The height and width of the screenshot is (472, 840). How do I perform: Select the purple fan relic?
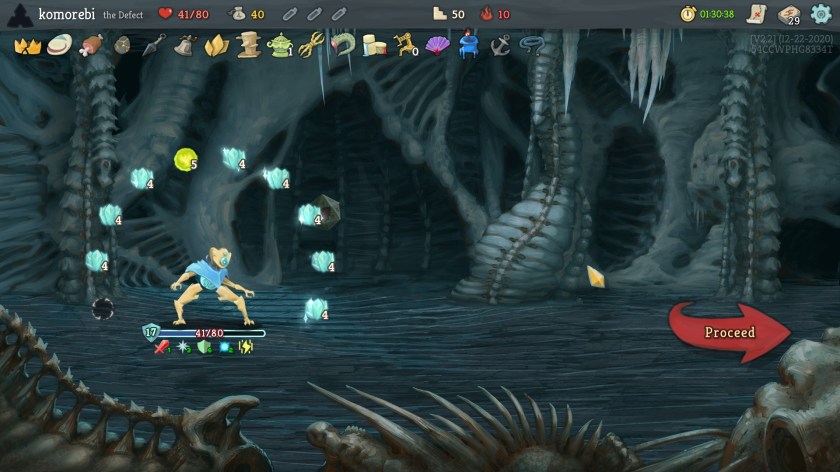tap(437, 46)
